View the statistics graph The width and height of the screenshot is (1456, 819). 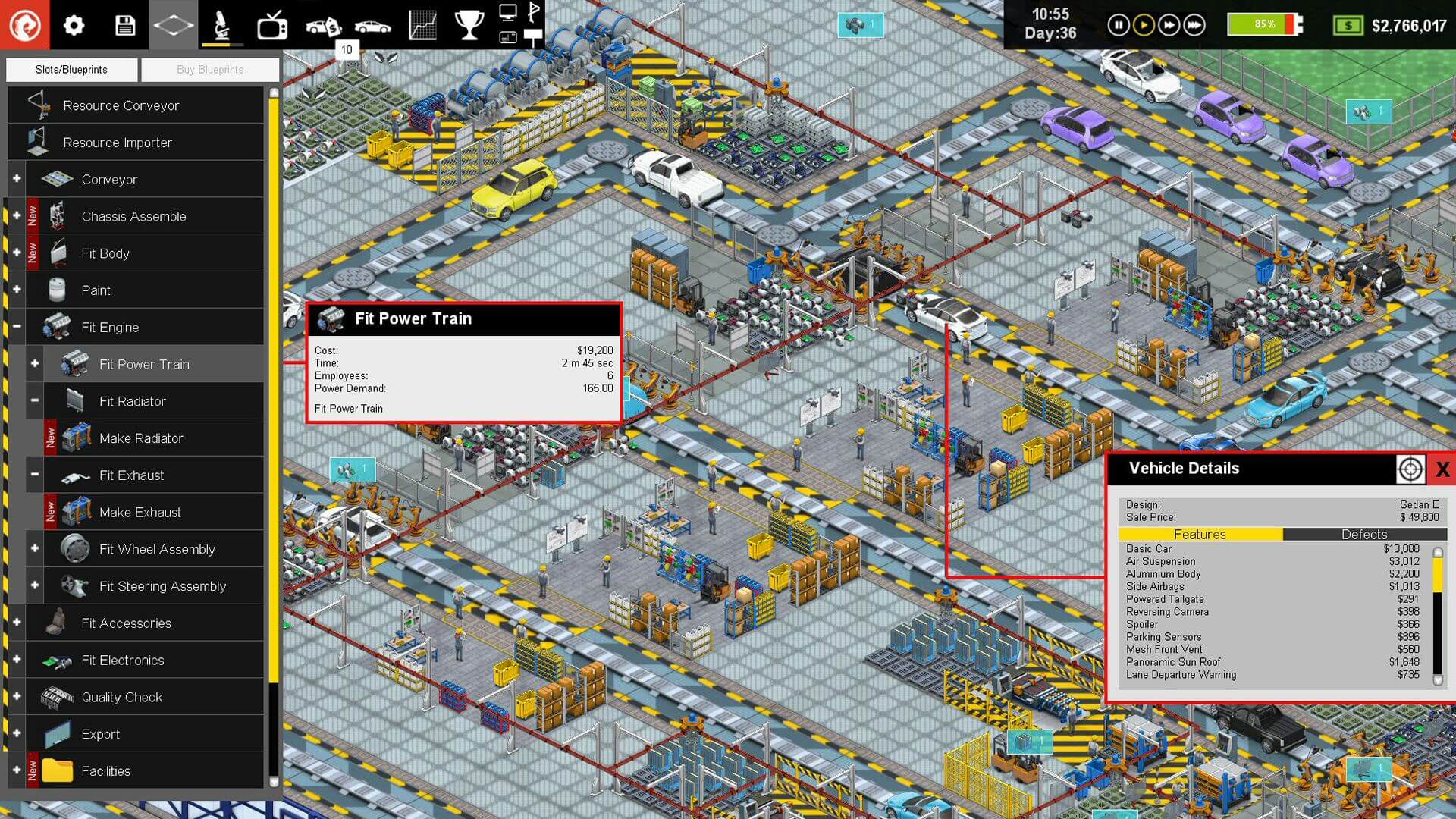point(421,24)
